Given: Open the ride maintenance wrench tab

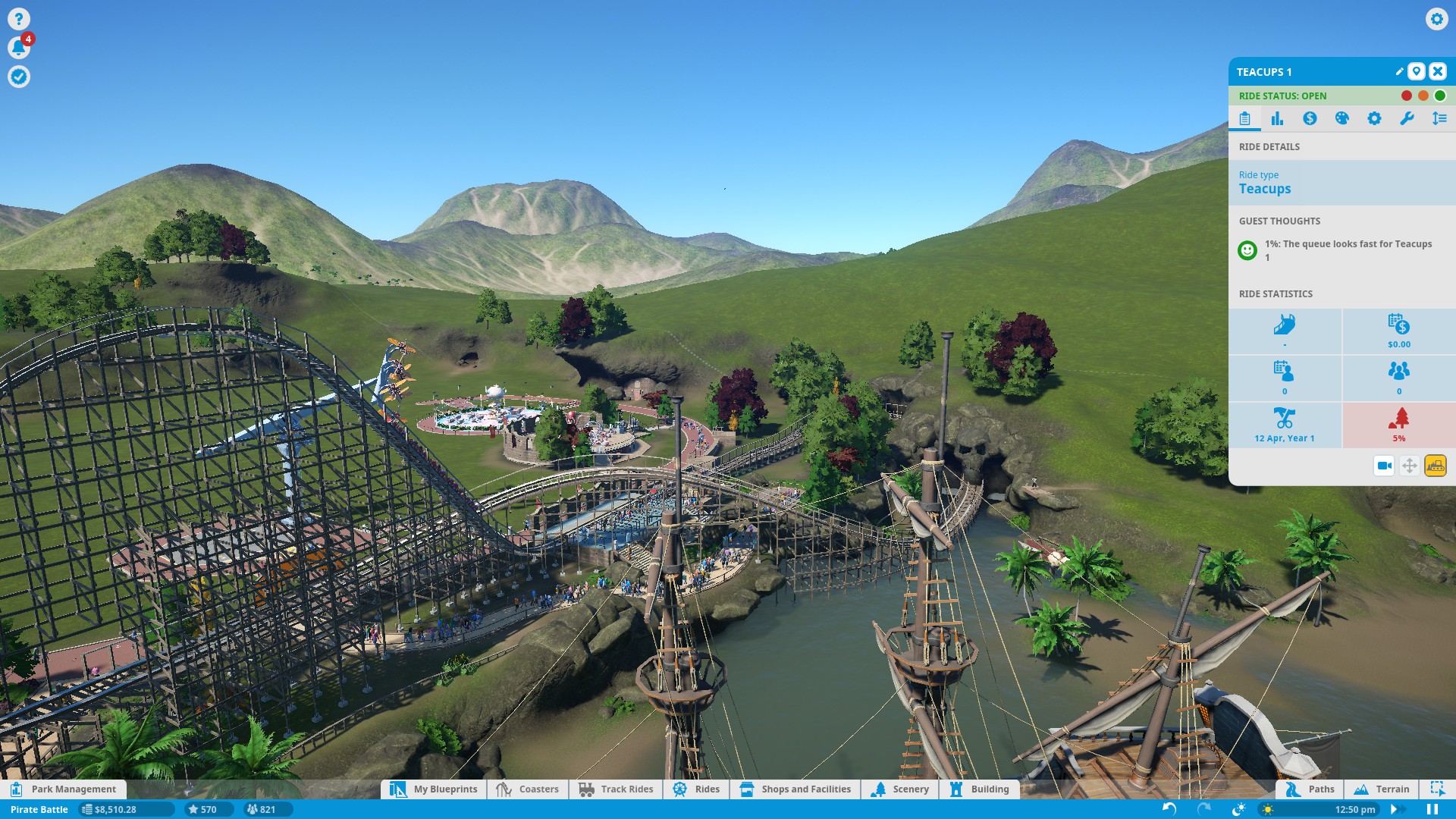Looking at the screenshot, I should click(x=1407, y=118).
